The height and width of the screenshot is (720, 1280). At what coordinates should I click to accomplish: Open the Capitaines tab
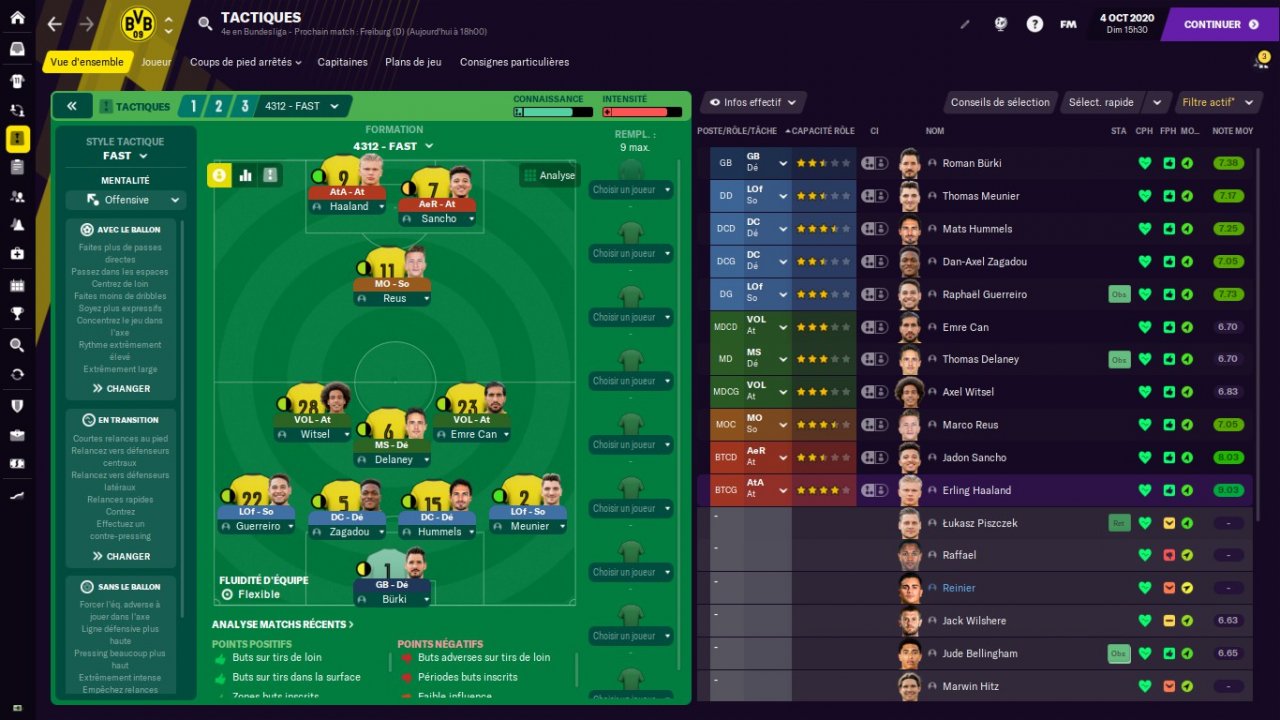click(x=343, y=62)
